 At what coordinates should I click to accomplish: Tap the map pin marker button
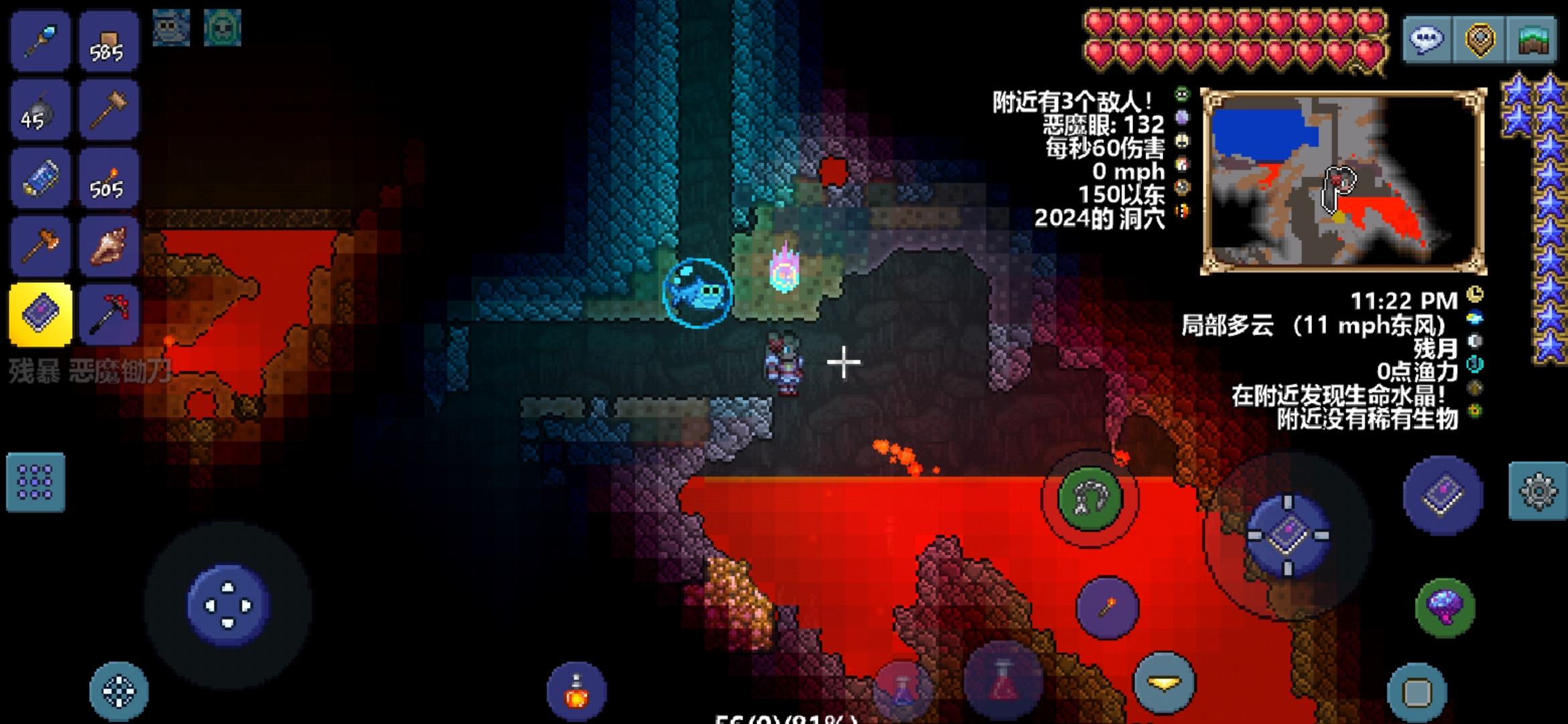coord(1480,40)
